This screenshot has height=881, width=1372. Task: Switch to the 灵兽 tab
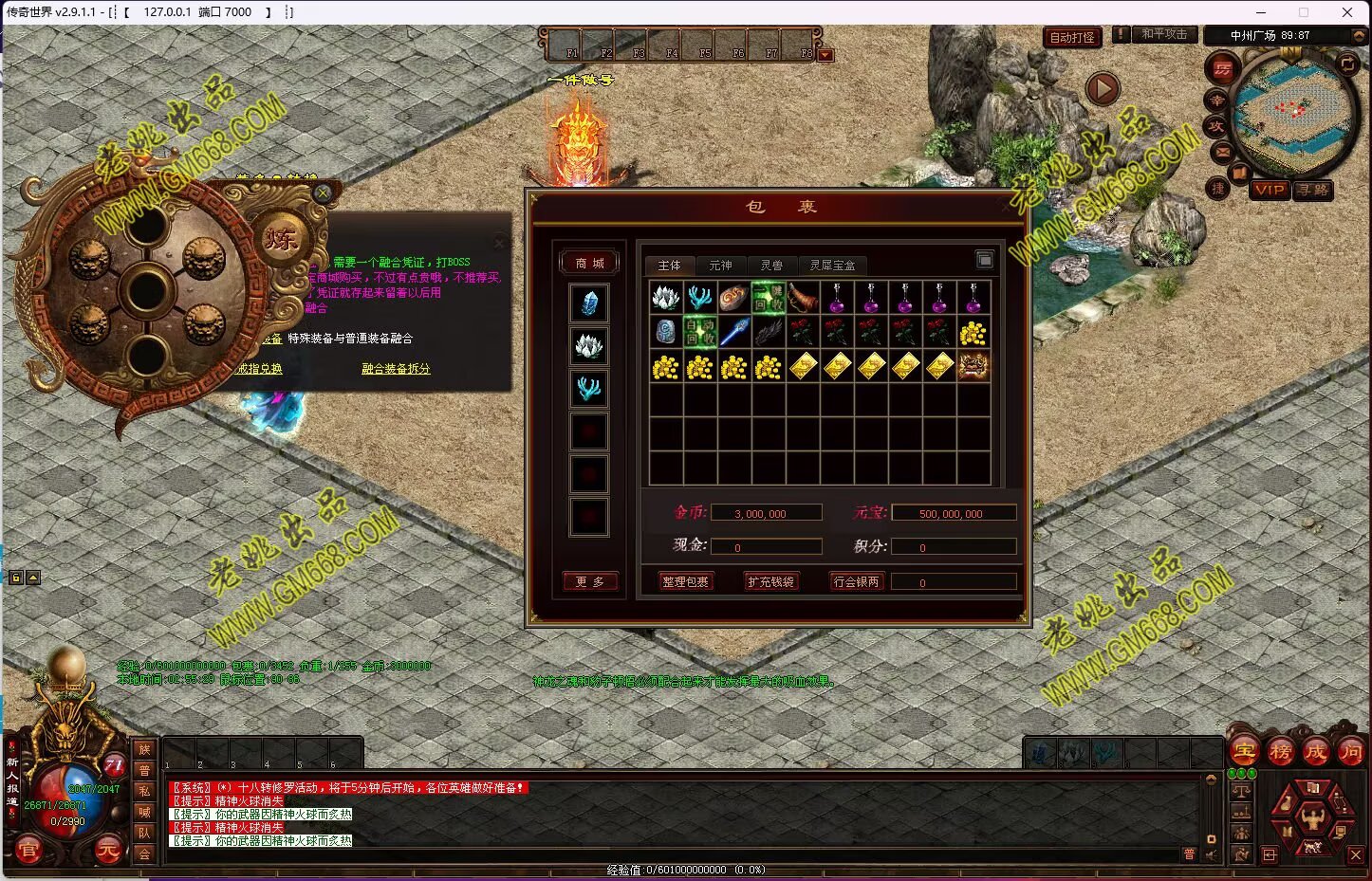(x=771, y=266)
